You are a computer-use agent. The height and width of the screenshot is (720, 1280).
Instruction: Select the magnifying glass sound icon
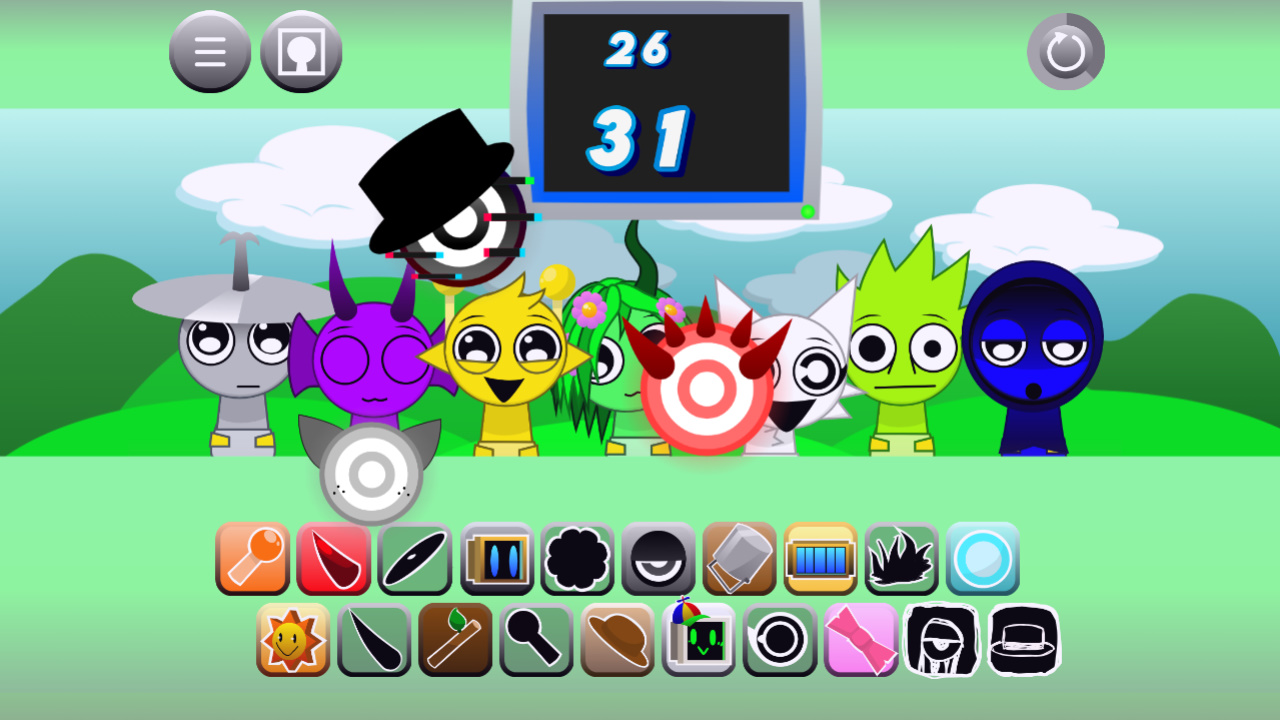(536, 640)
